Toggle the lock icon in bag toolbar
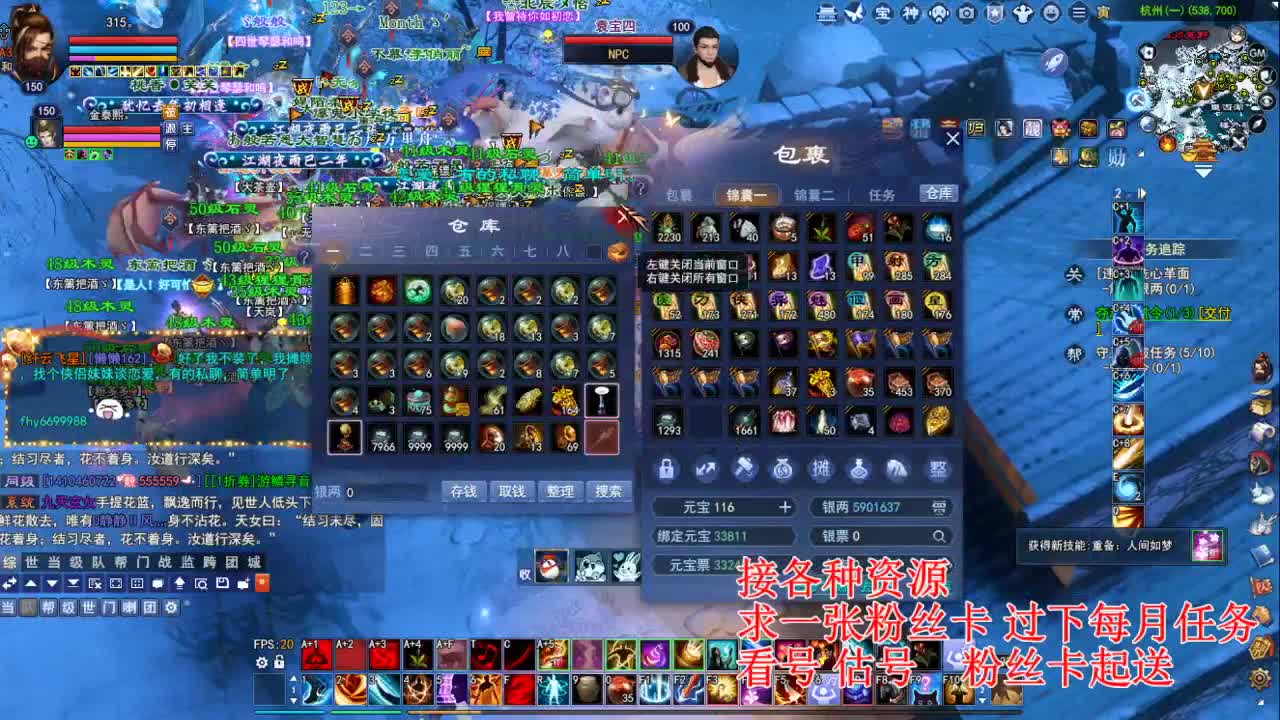This screenshot has height=720, width=1280. click(x=667, y=468)
